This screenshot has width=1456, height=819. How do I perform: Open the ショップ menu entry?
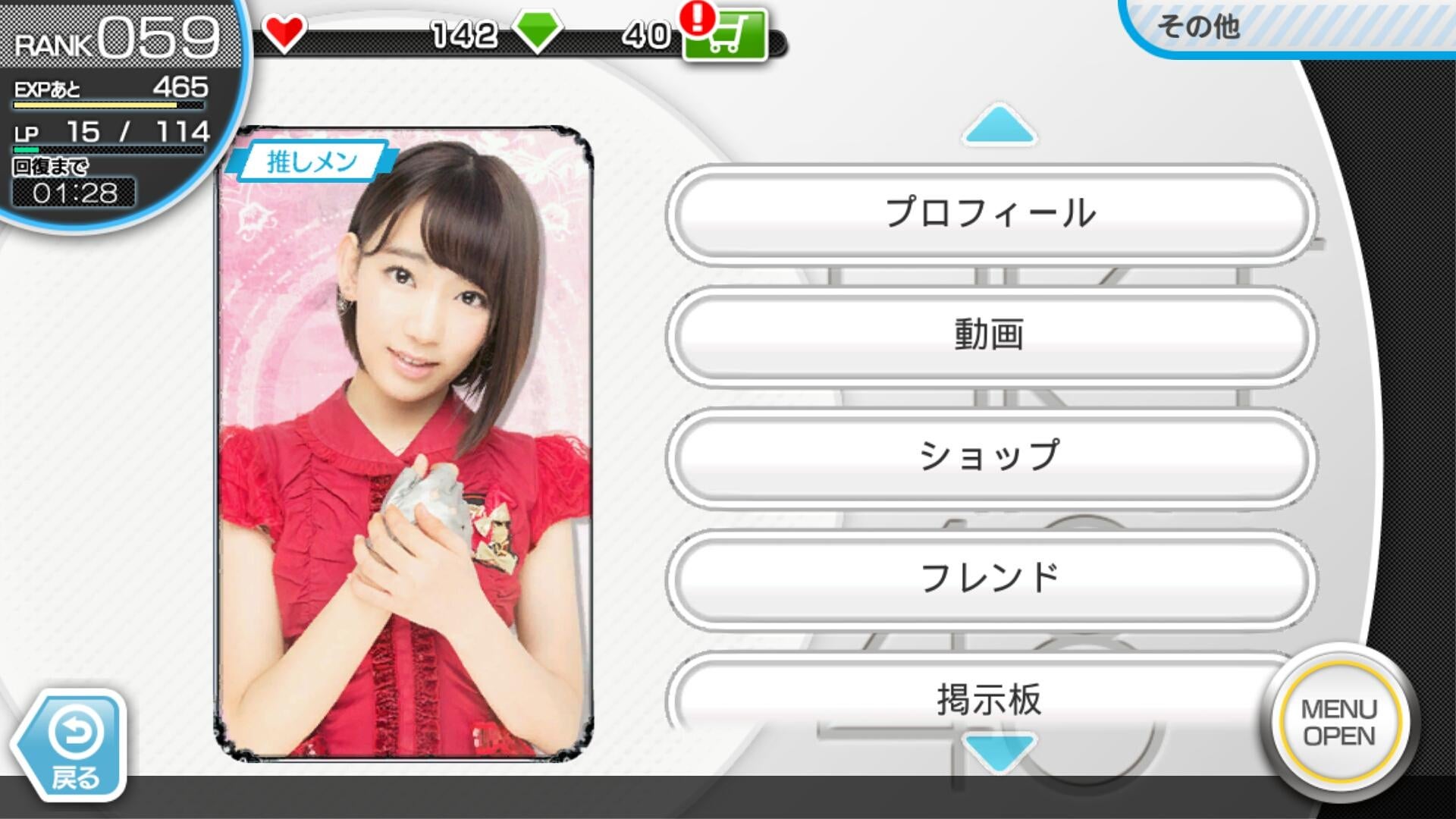pos(990,457)
